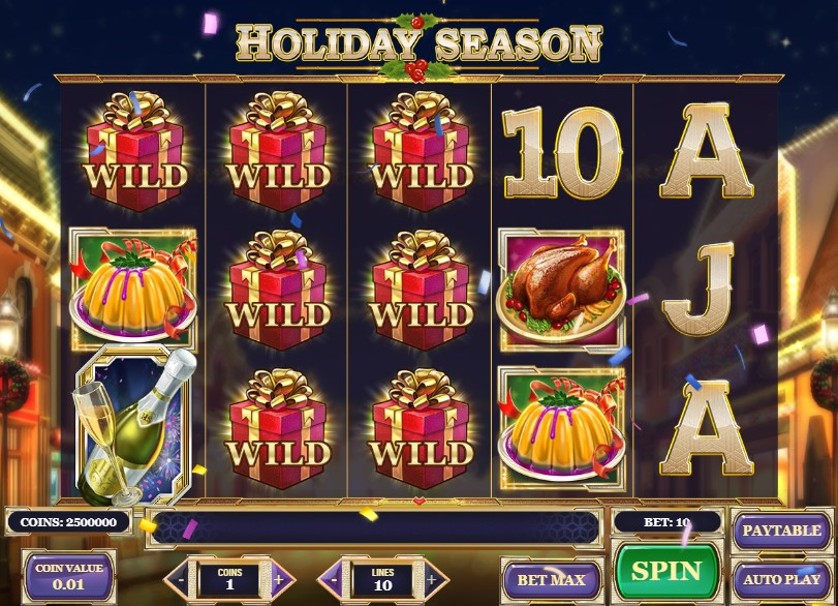Decrease the number of lines
Screen dimensions: 838x606
click(334, 579)
